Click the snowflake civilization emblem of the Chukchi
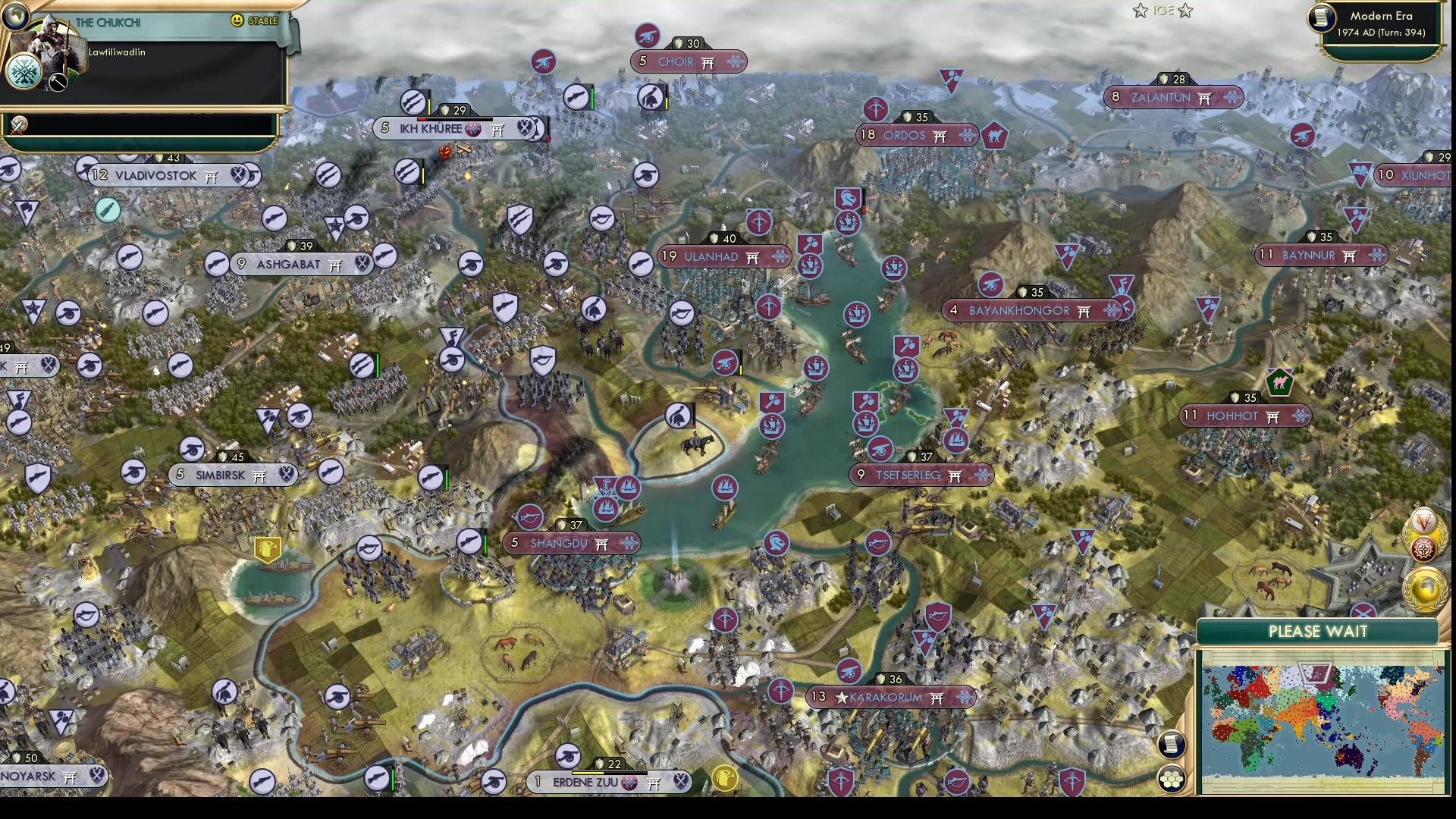This screenshot has width=1456, height=819. pos(24,71)
